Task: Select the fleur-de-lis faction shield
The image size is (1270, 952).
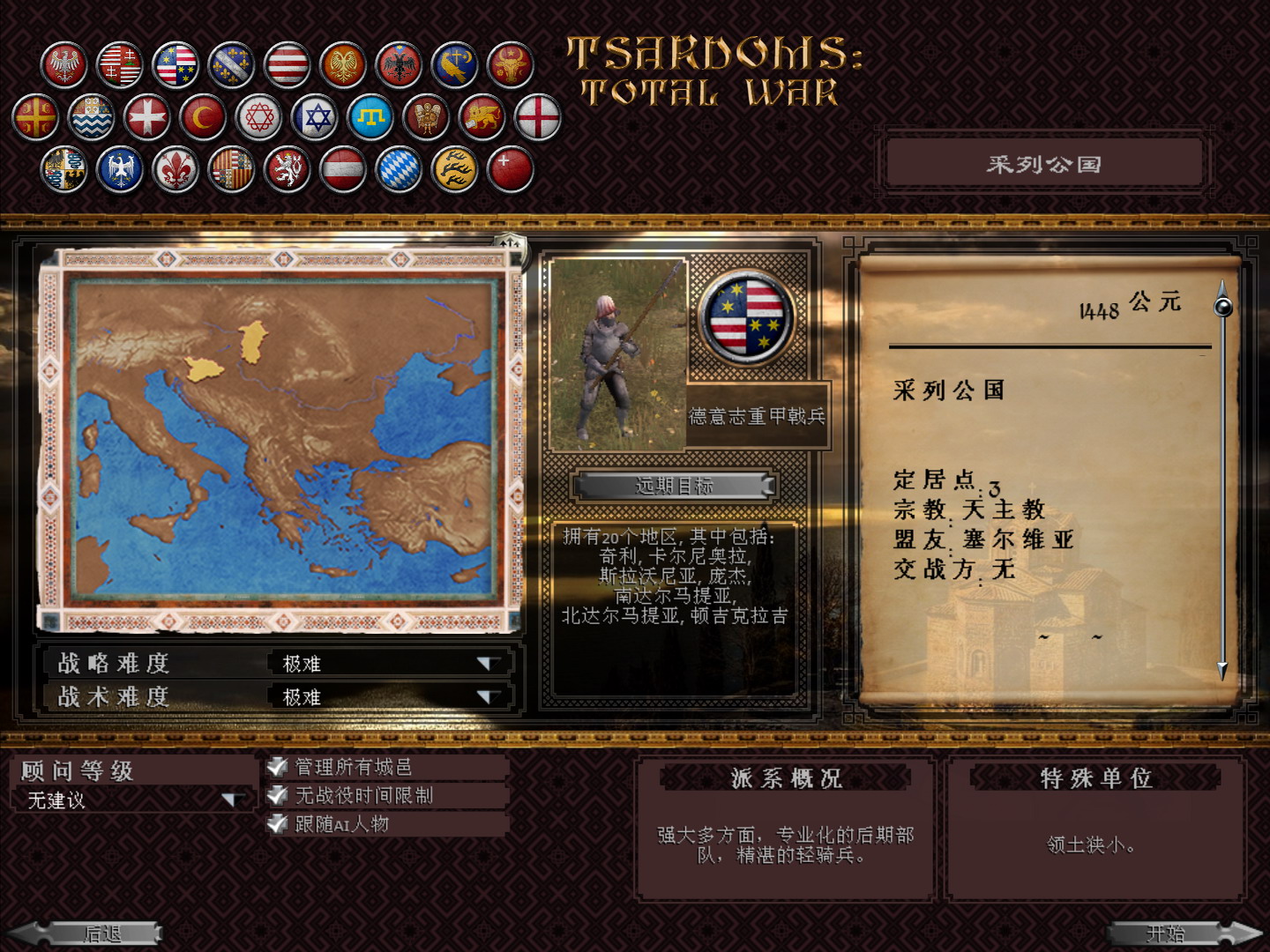Action: 175,169
